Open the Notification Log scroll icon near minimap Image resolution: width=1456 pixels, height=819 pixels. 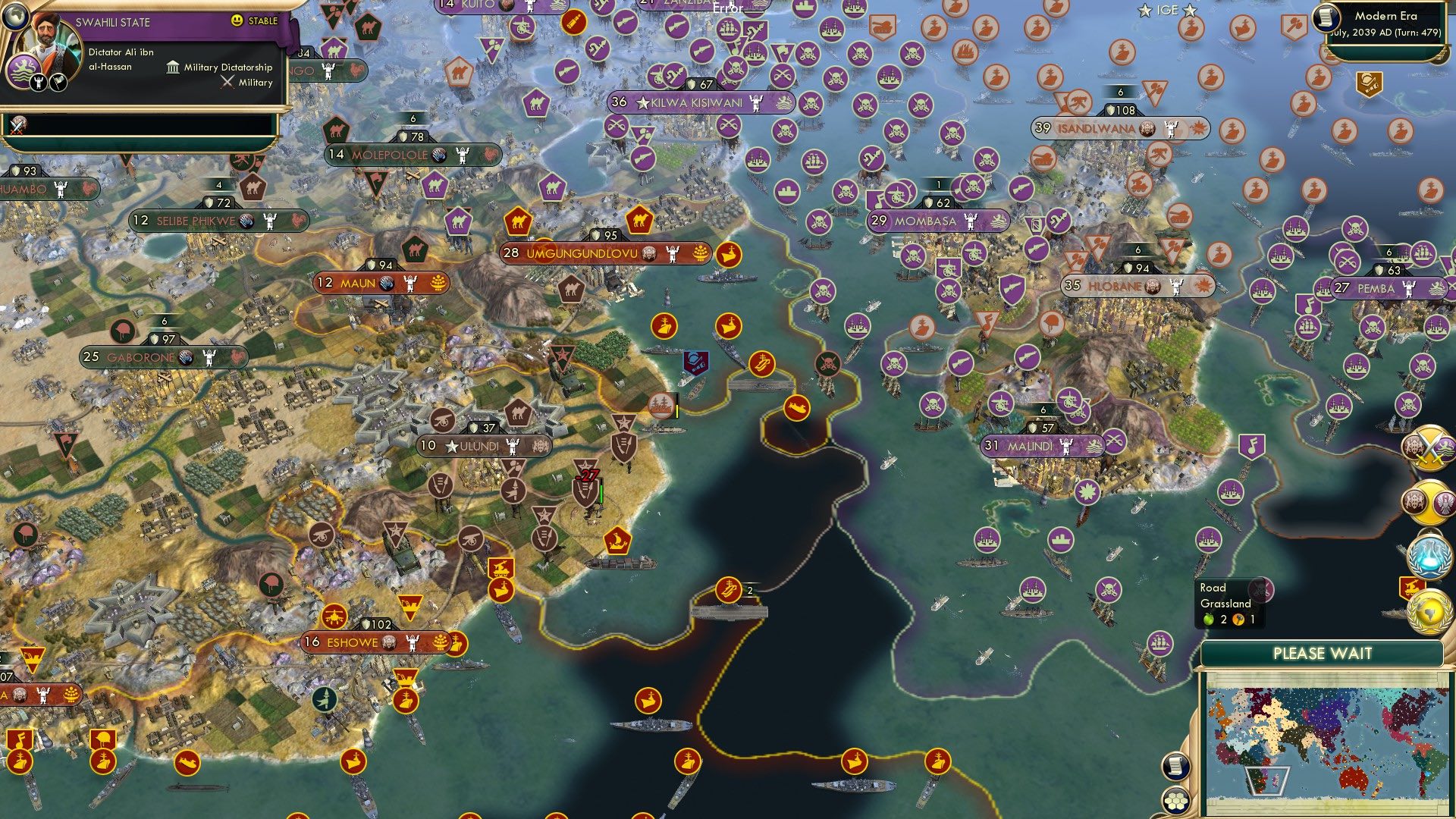[1178, 767]
